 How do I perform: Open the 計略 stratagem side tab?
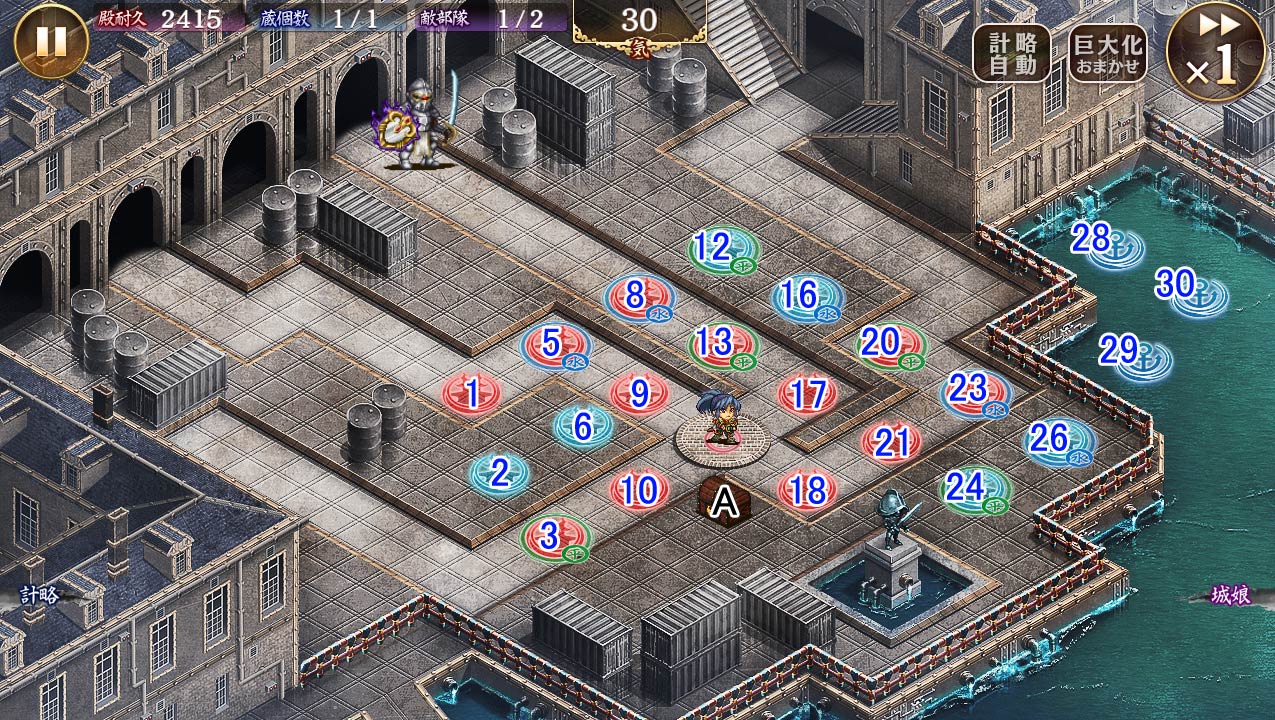[41, 596]
